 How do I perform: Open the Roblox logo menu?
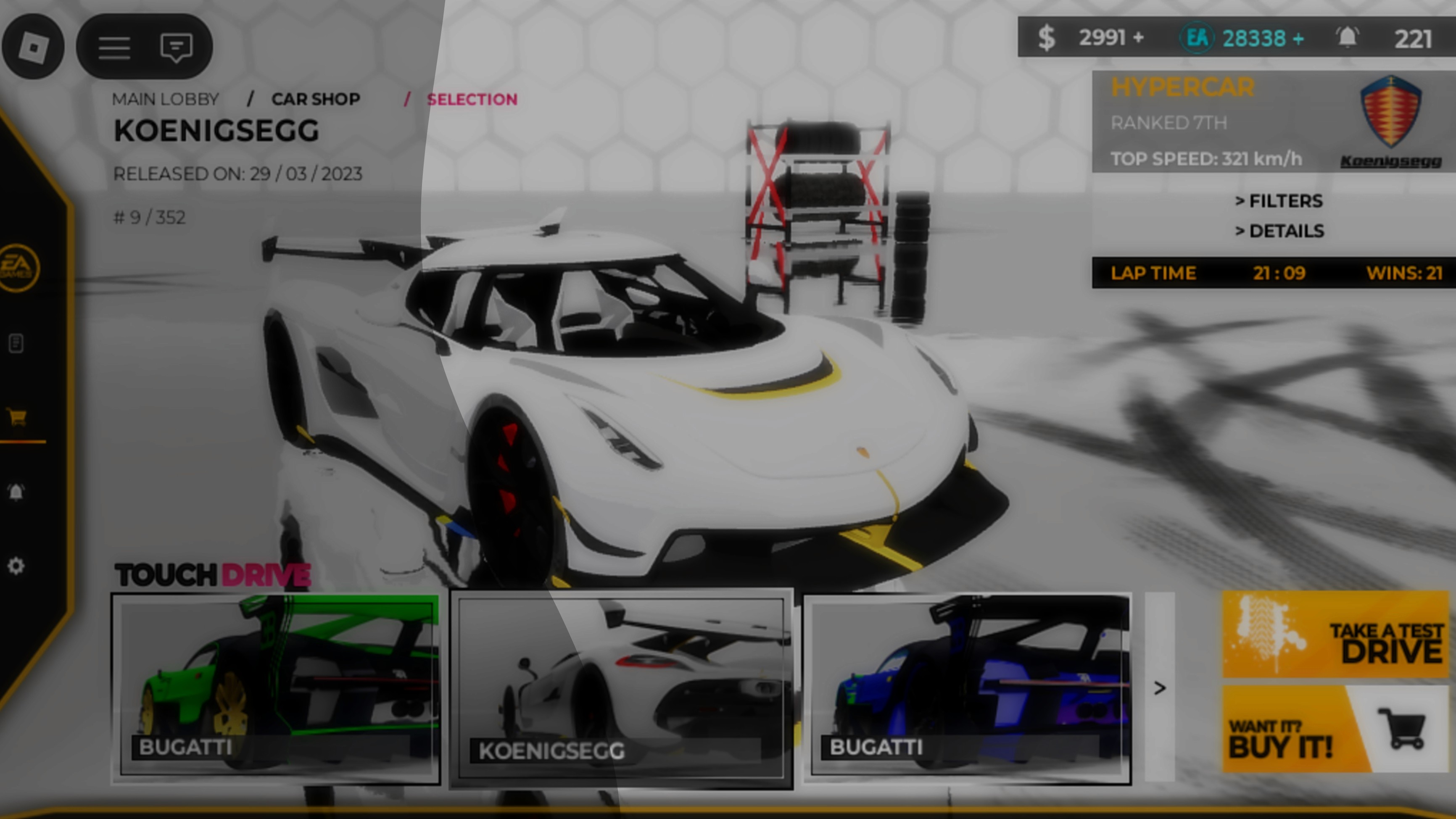(33, 46)
